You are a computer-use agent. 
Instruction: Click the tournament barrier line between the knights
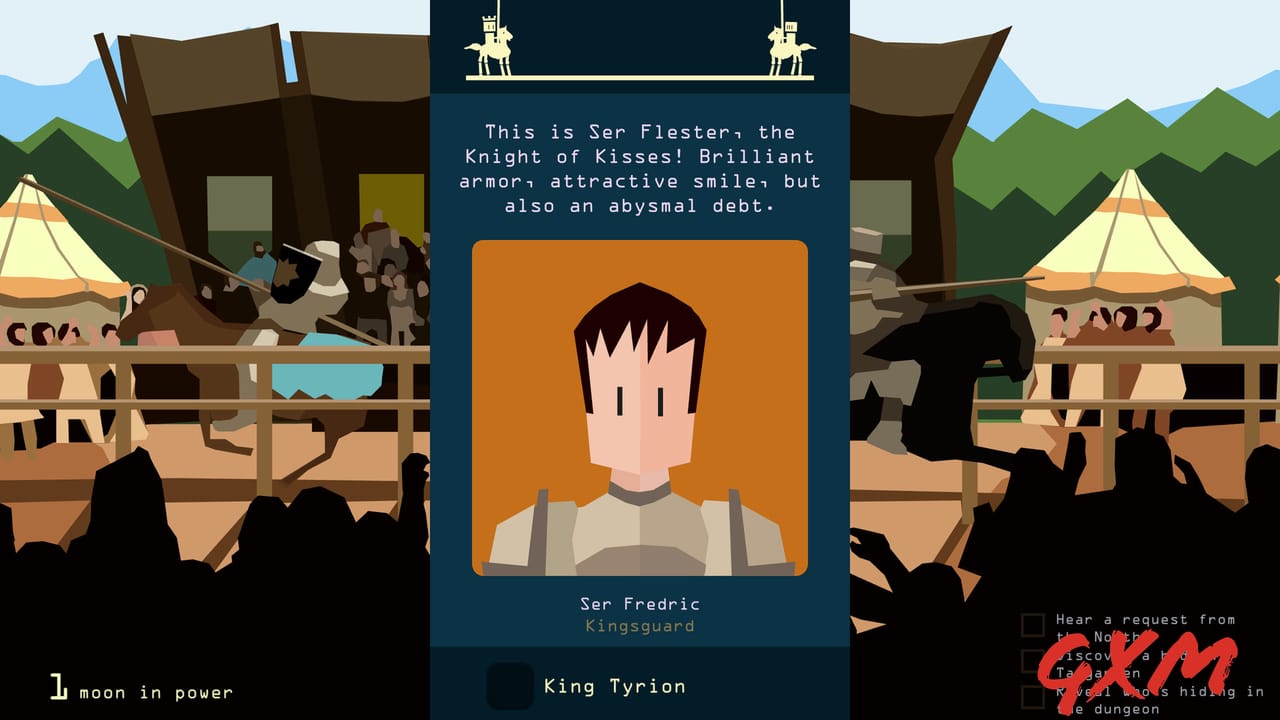point(640,80)
